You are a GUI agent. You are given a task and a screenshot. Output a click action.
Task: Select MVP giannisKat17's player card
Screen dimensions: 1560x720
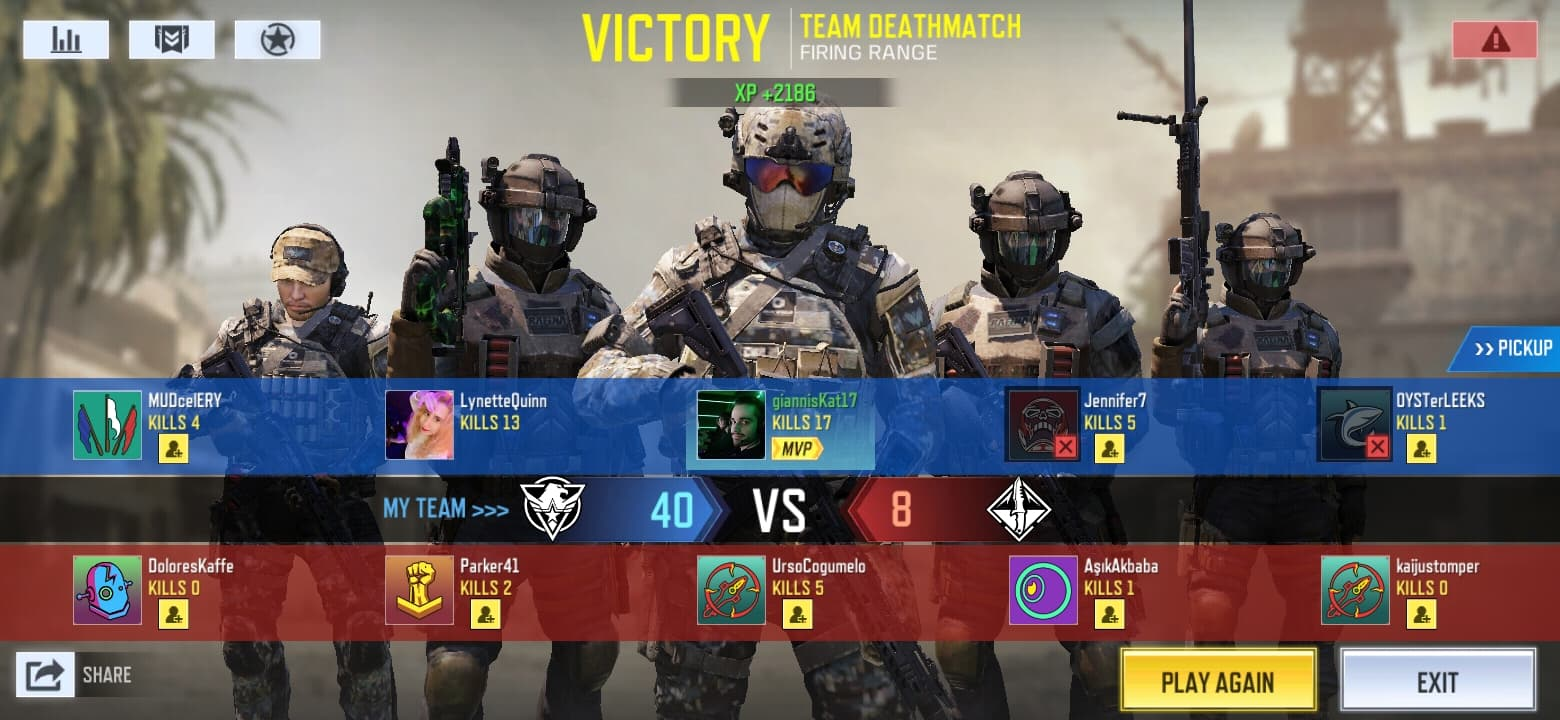tap(780, 425)
